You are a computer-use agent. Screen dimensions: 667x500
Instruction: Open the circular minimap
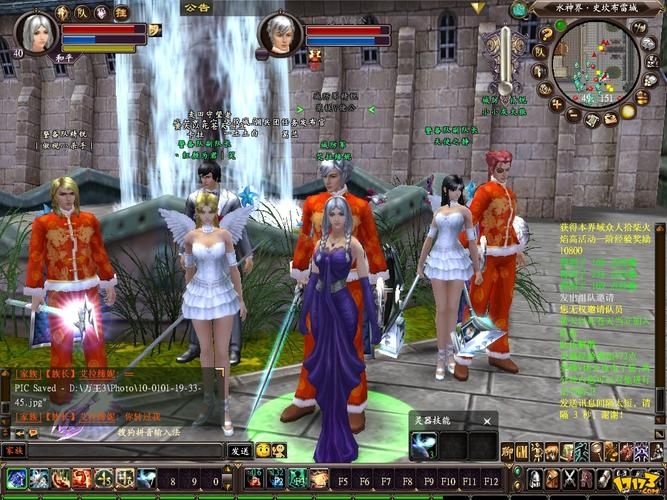[x=595, y=60]
